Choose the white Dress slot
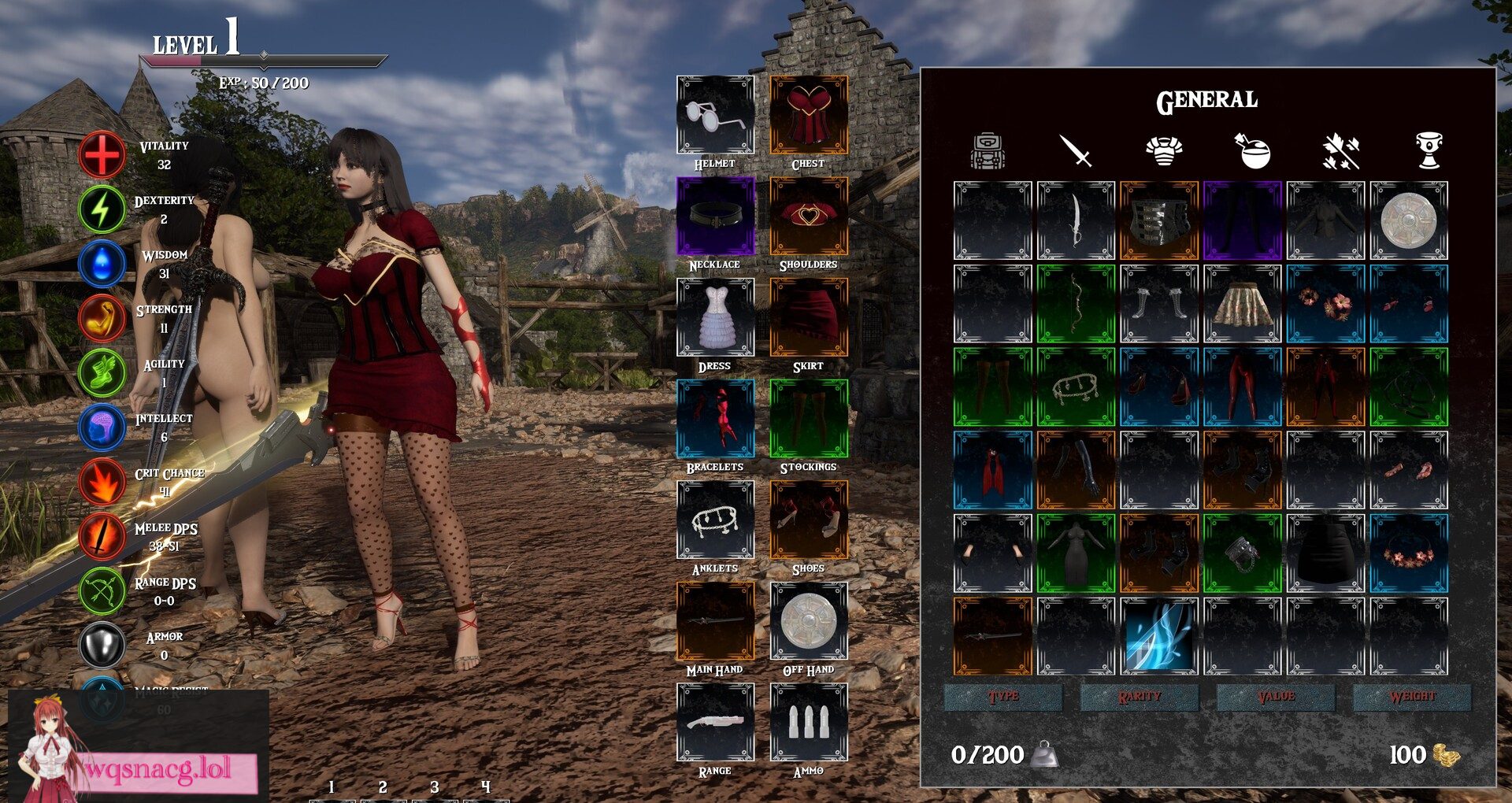 pyautogui.click(x=715, y=317)
